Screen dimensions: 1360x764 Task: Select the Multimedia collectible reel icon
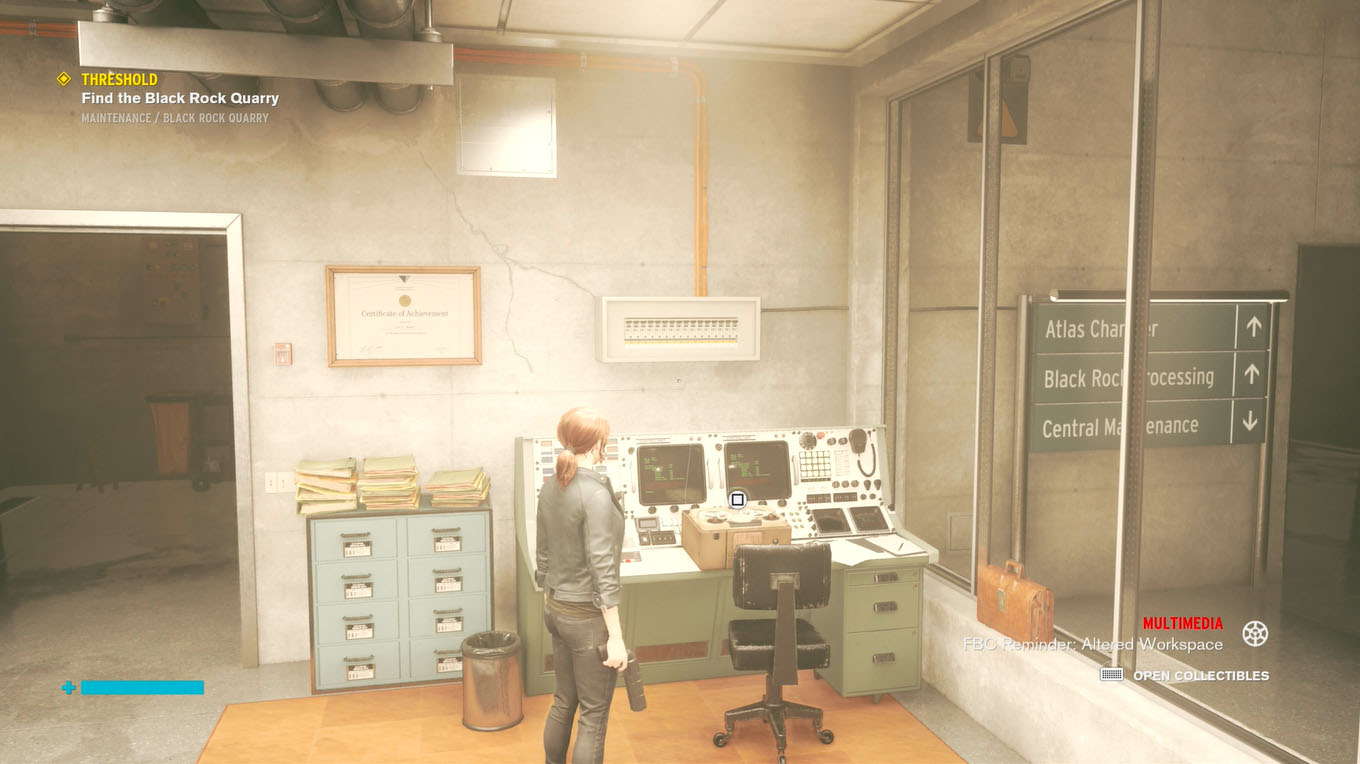(1257, 634)
